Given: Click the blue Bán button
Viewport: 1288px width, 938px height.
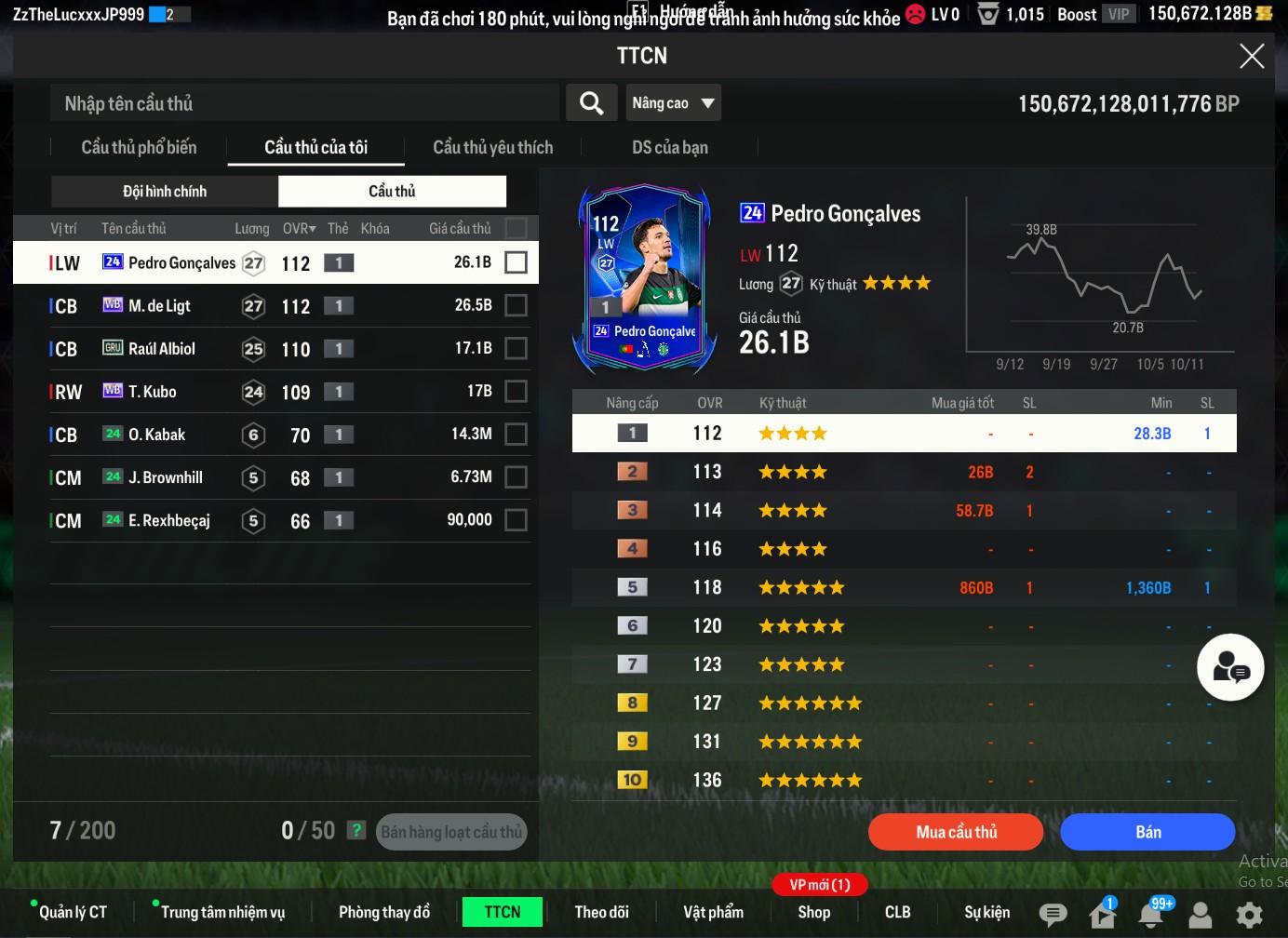Looking at the screenshot, I should (1147, 832).
